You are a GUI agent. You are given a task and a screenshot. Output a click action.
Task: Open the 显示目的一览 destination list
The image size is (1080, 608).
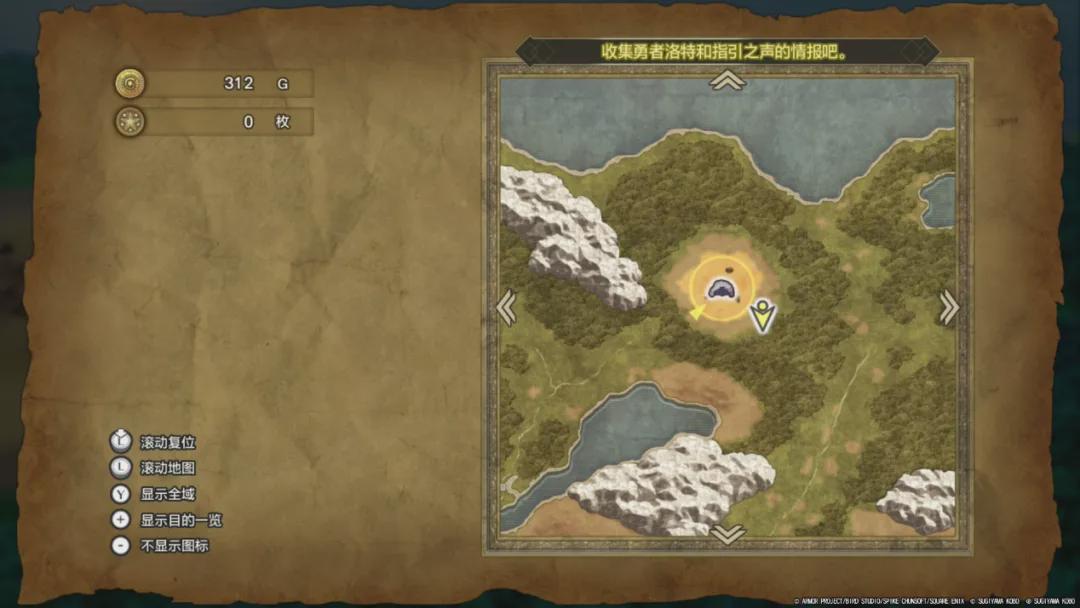[180, 520]
